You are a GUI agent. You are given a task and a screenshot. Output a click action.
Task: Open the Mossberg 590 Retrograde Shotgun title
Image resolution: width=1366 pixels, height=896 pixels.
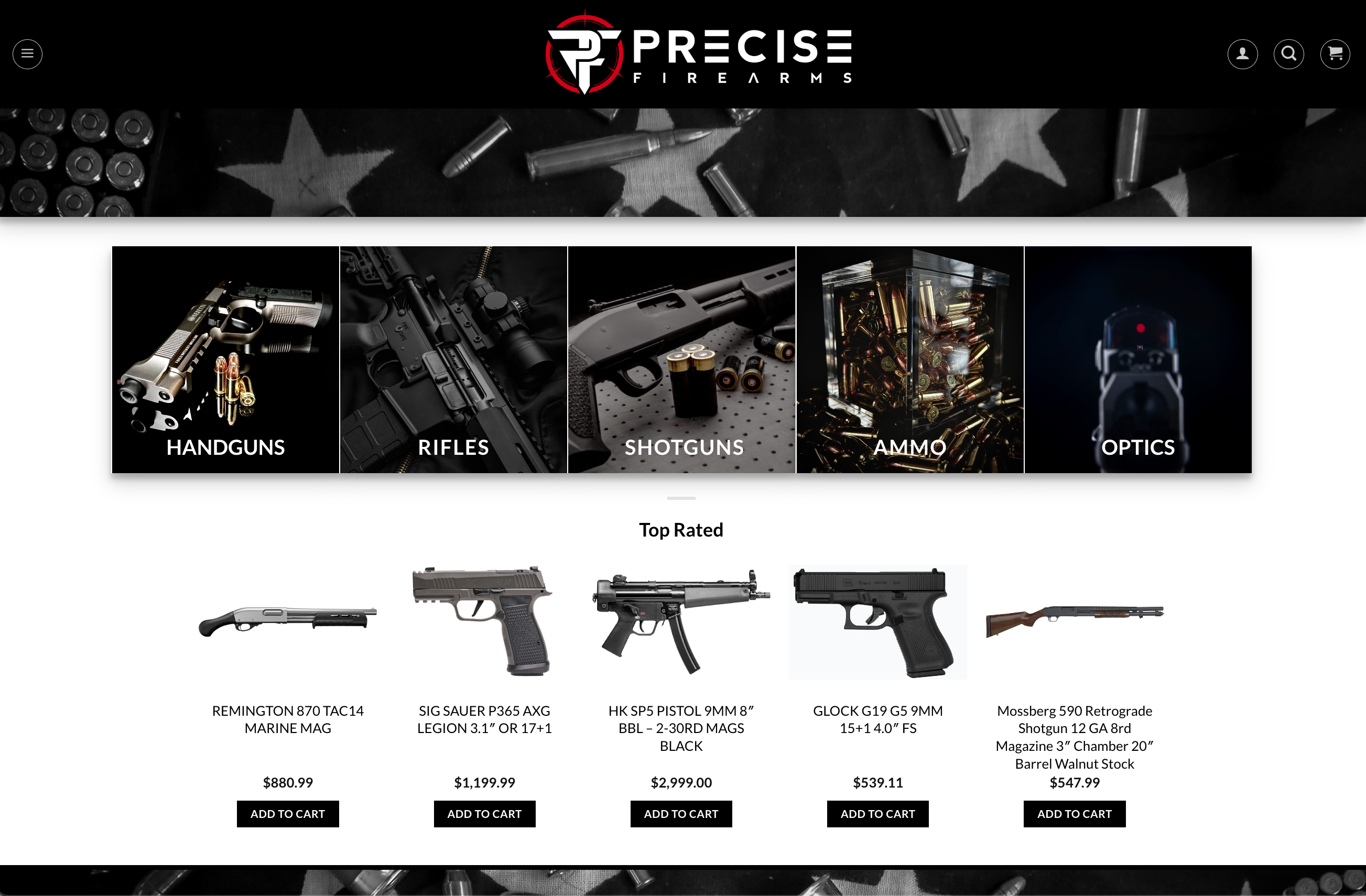point(1075,737)
